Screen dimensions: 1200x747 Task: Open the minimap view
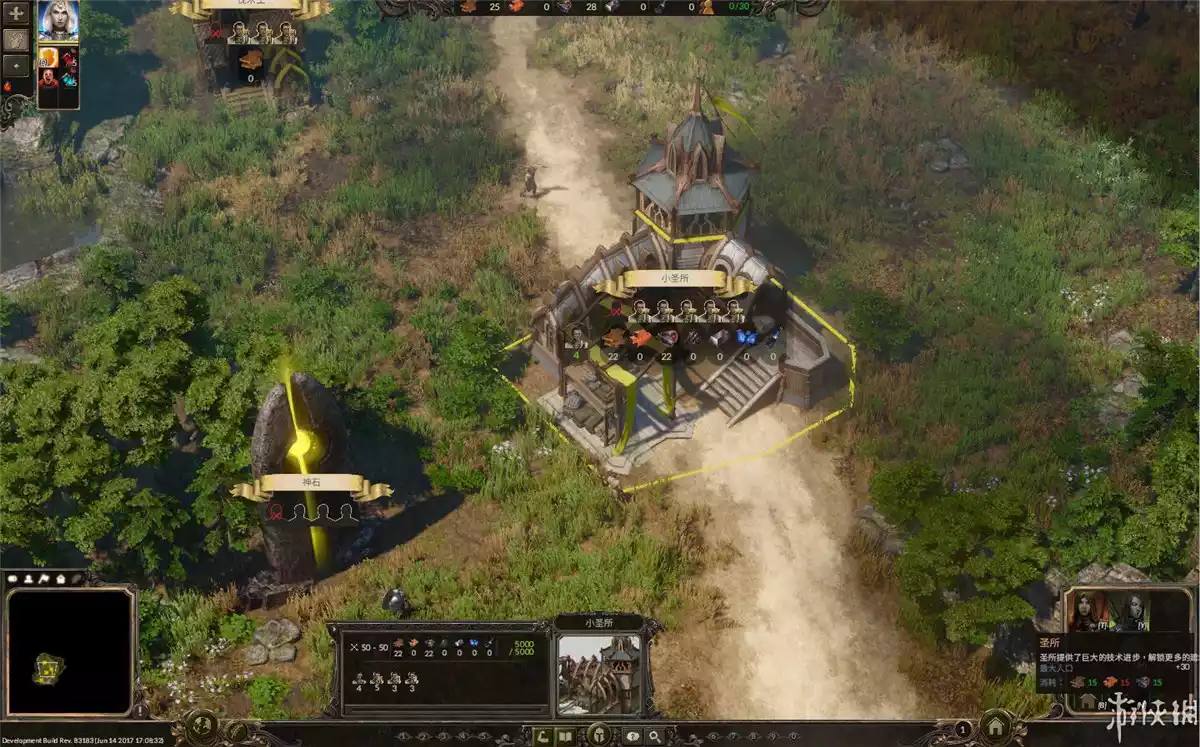tap(69, 650)
